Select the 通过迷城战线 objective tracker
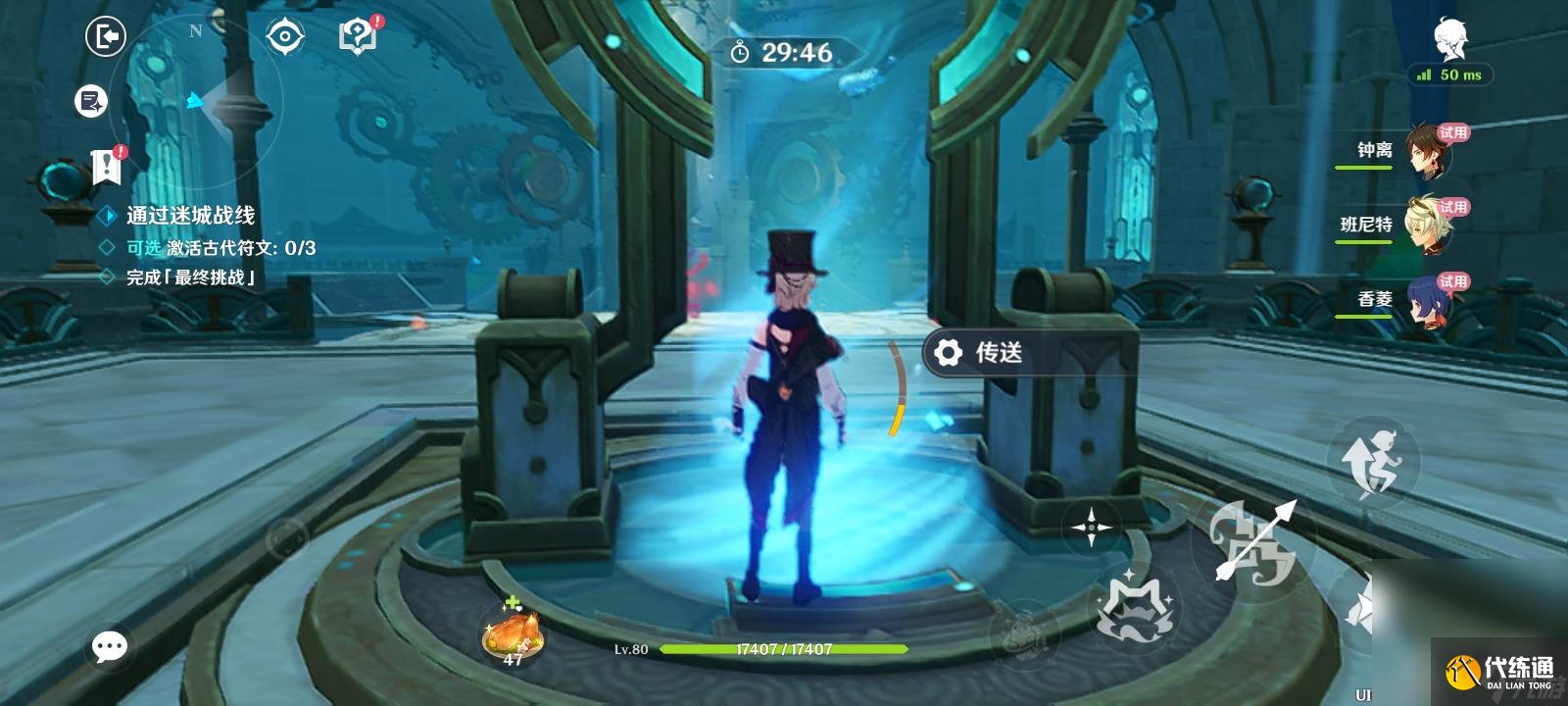 point(189,216)
